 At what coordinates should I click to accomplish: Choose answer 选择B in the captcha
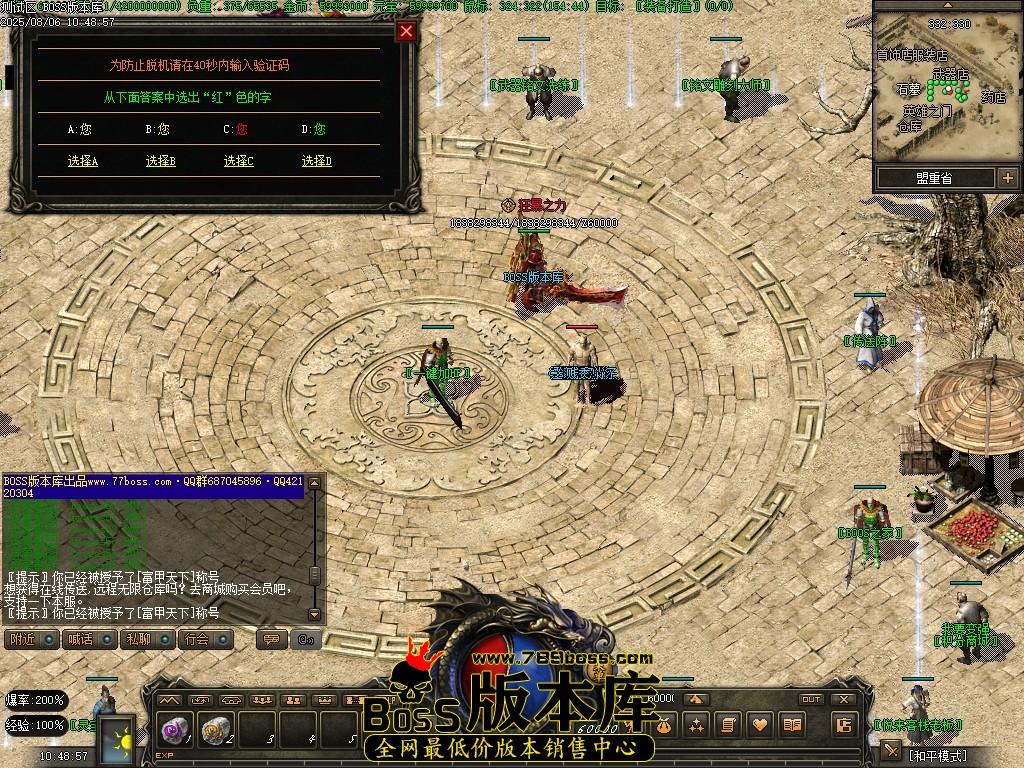click(160, 161)
